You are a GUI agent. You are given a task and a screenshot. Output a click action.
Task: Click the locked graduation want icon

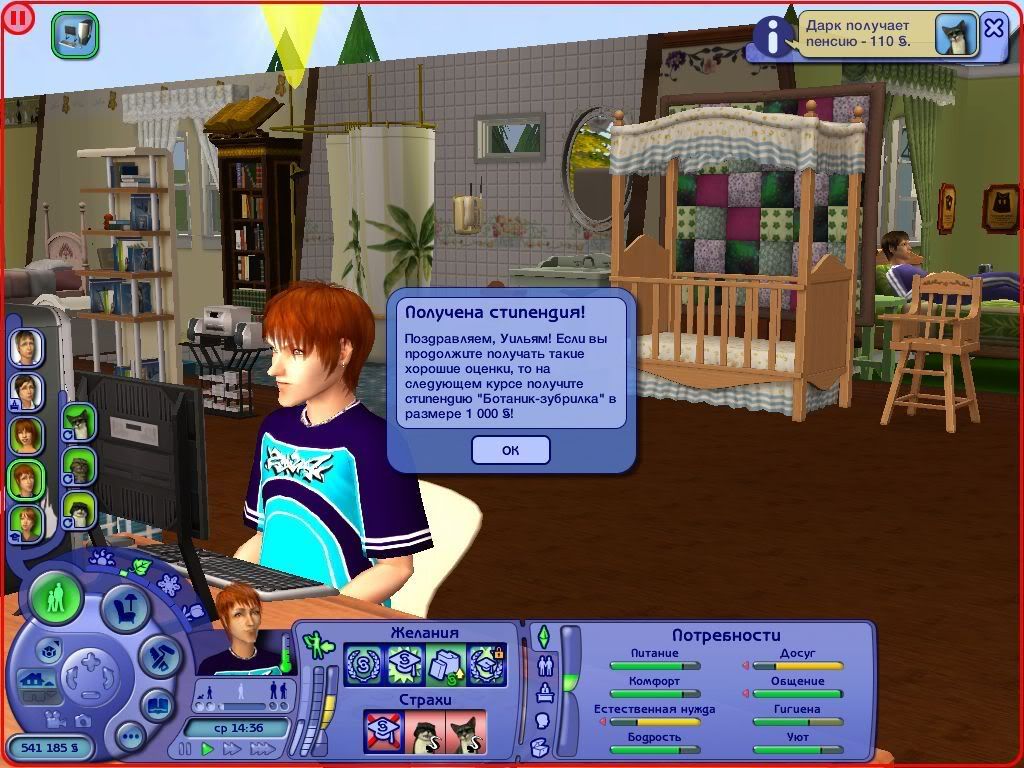pos(486,664)
